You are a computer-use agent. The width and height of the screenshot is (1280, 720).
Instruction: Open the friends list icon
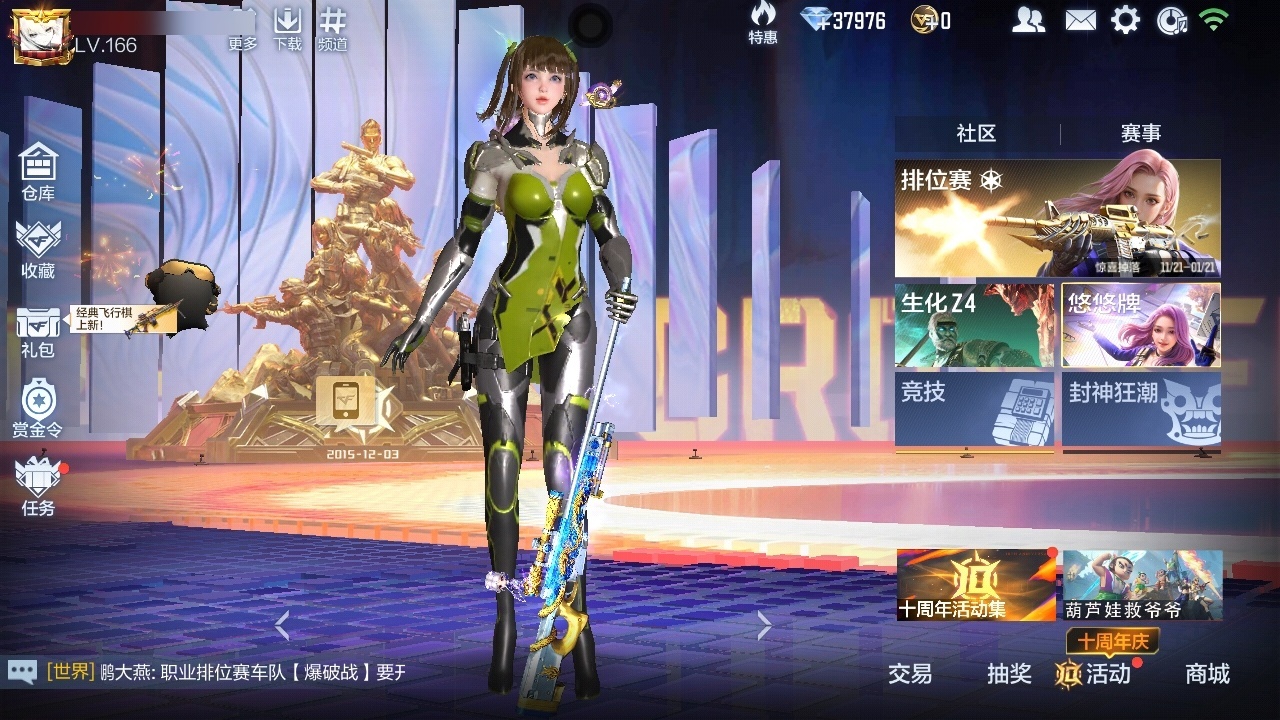click(1030, 18)
